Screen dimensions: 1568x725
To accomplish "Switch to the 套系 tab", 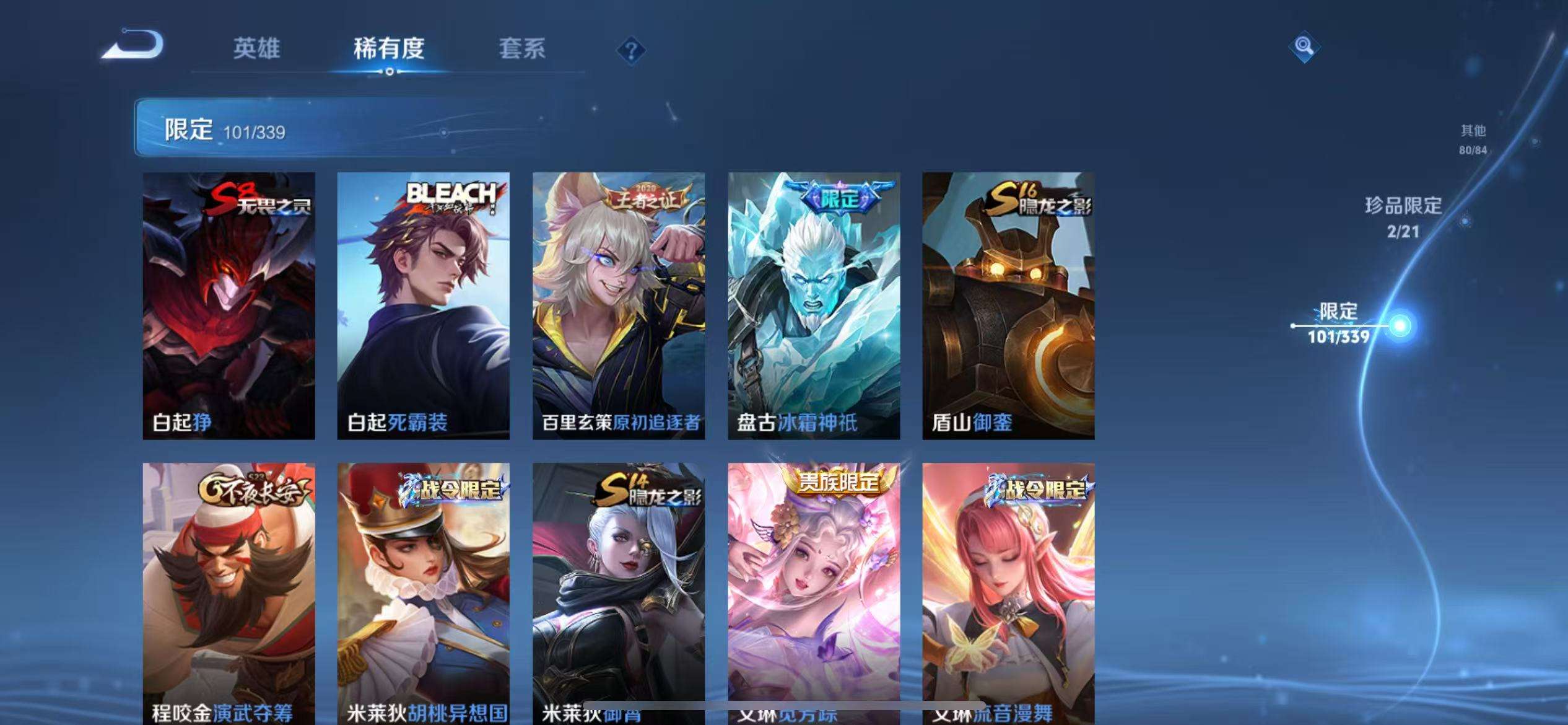I will pyautogui.click(x=522, y=50).
